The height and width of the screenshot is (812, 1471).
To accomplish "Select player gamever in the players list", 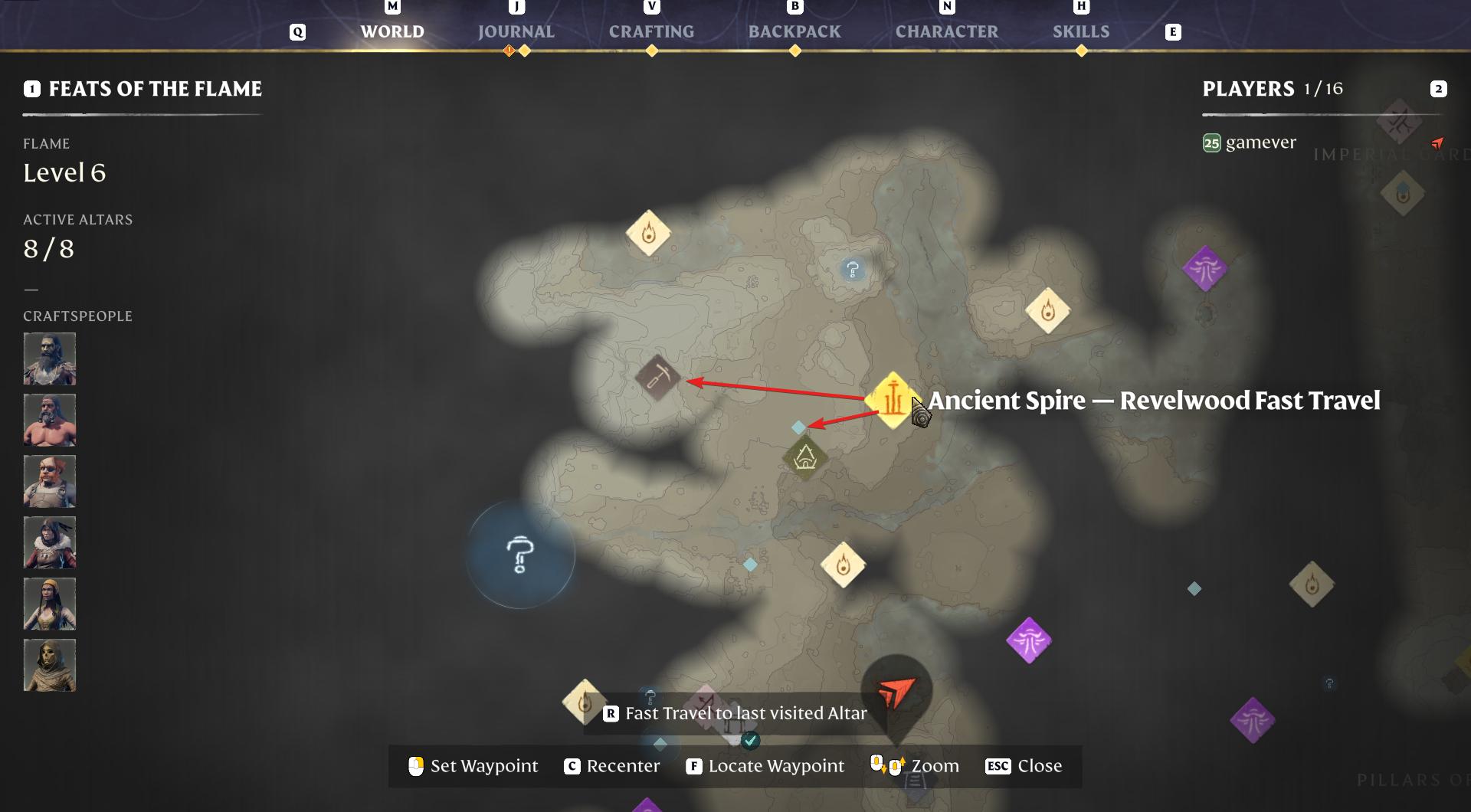I will (1260, 142).
